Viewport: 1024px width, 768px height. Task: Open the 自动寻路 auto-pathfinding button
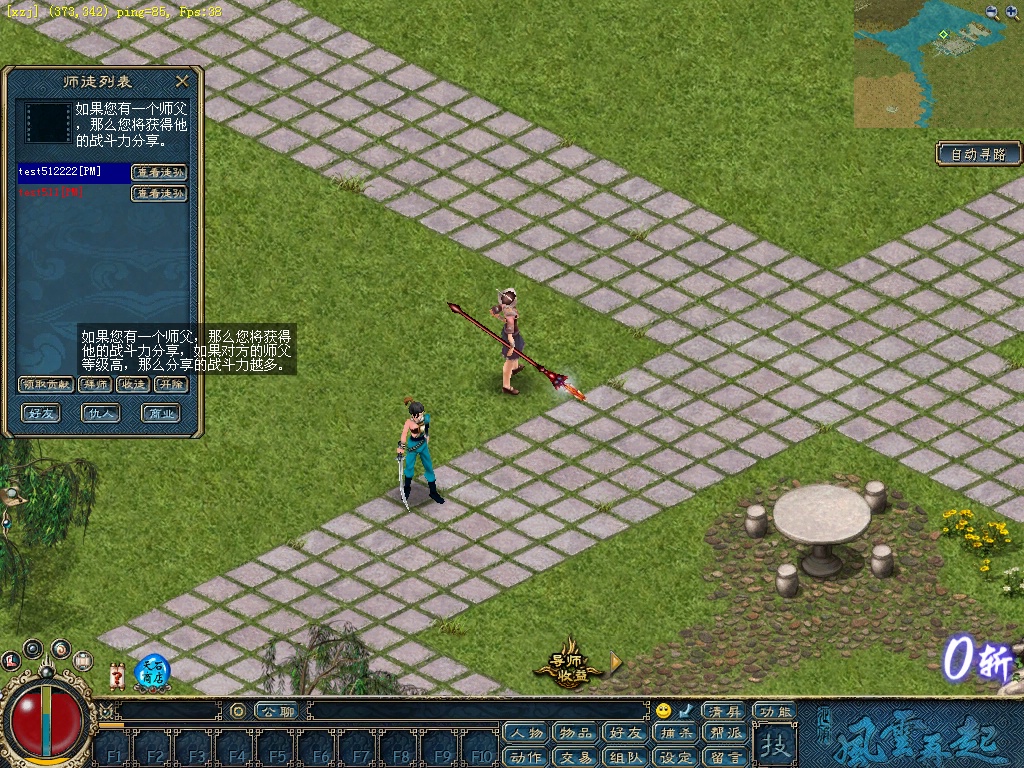(978, 154)
